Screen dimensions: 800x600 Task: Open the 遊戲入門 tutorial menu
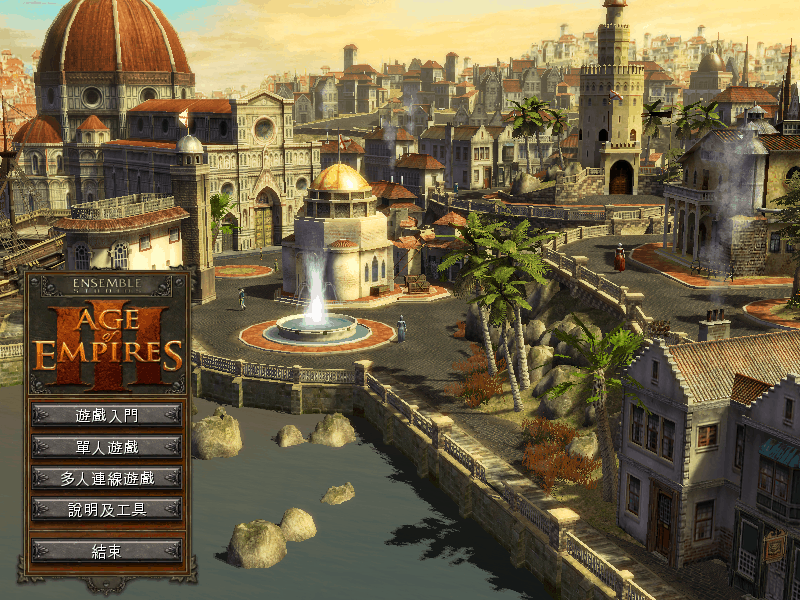pos(106,414)
